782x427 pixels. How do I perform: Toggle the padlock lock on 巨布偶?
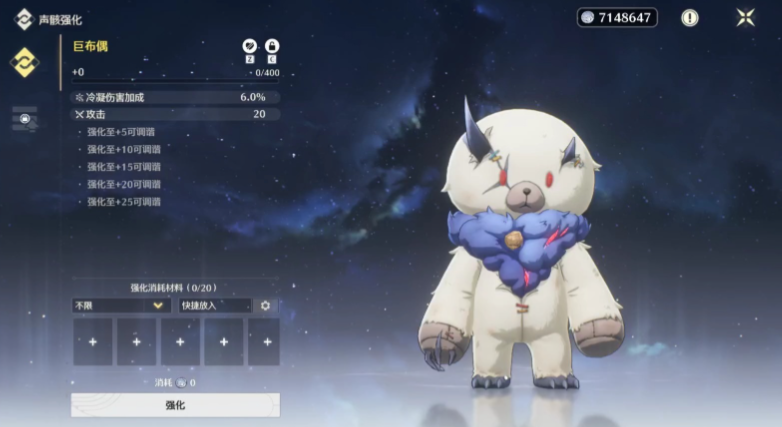pos(271,46)
